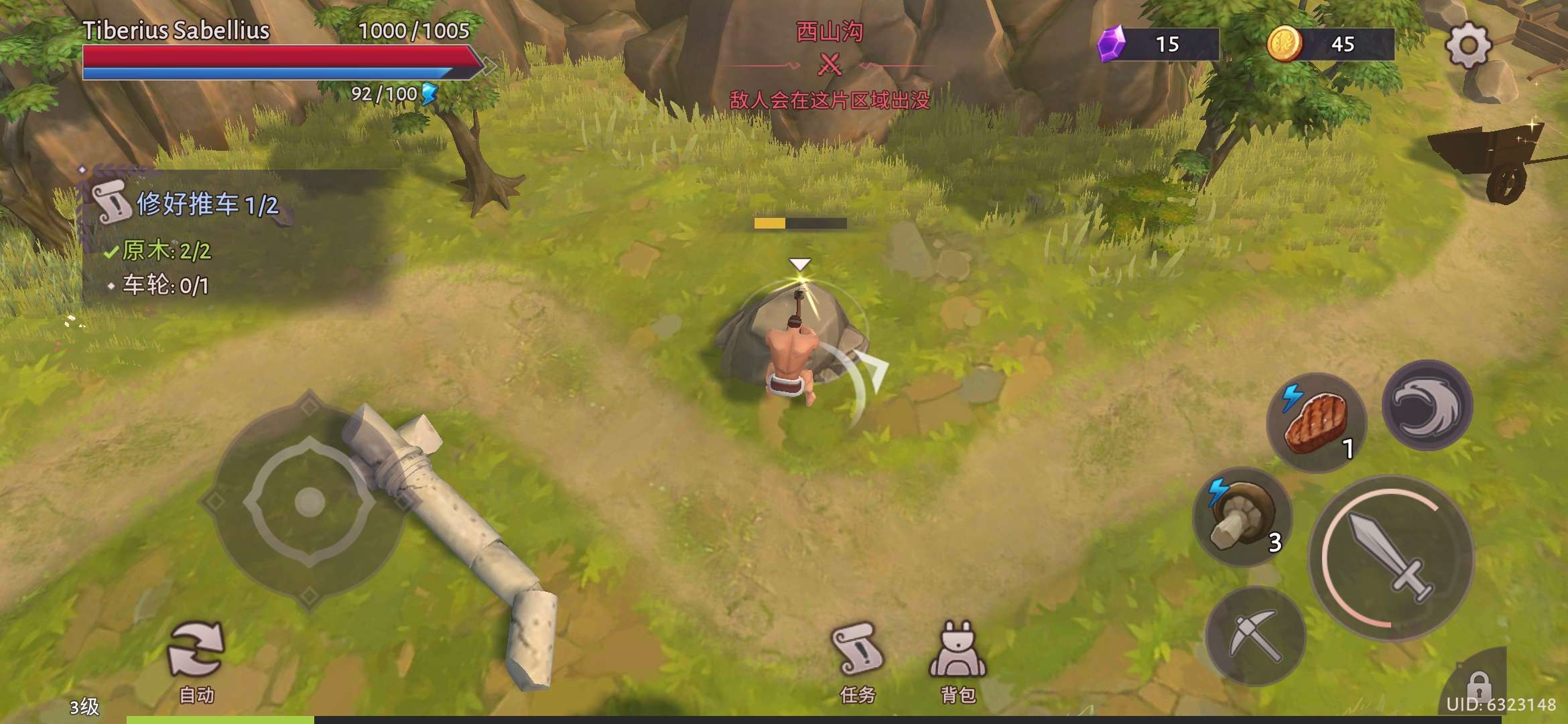Use the pickaxe gather button
Screen dimensions: 1568x724
[1255, 636]
